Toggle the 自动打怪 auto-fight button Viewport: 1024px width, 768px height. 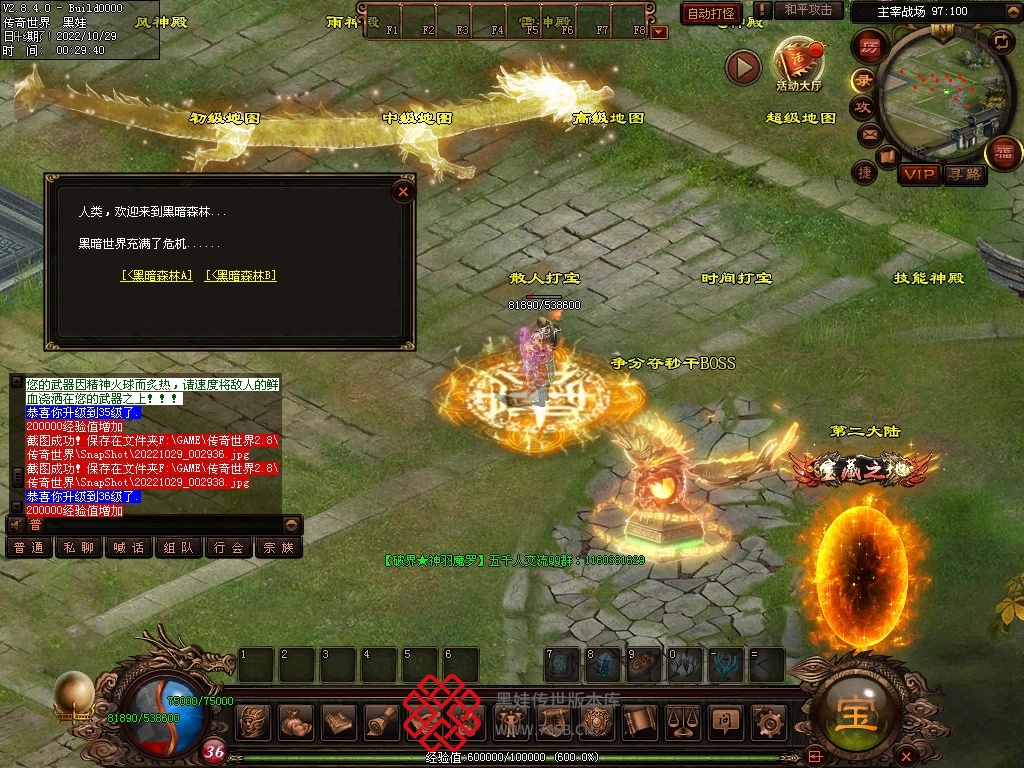[711, 13]
